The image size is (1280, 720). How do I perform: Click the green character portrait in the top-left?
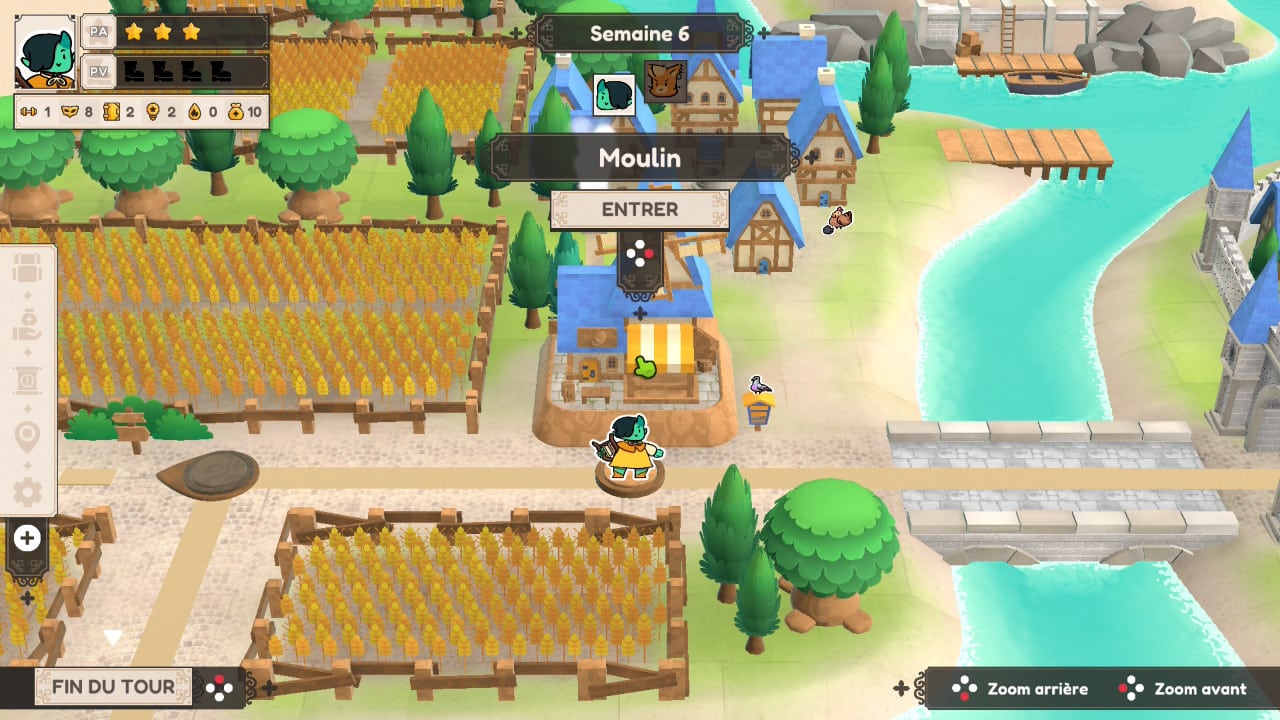coord(45,52)
